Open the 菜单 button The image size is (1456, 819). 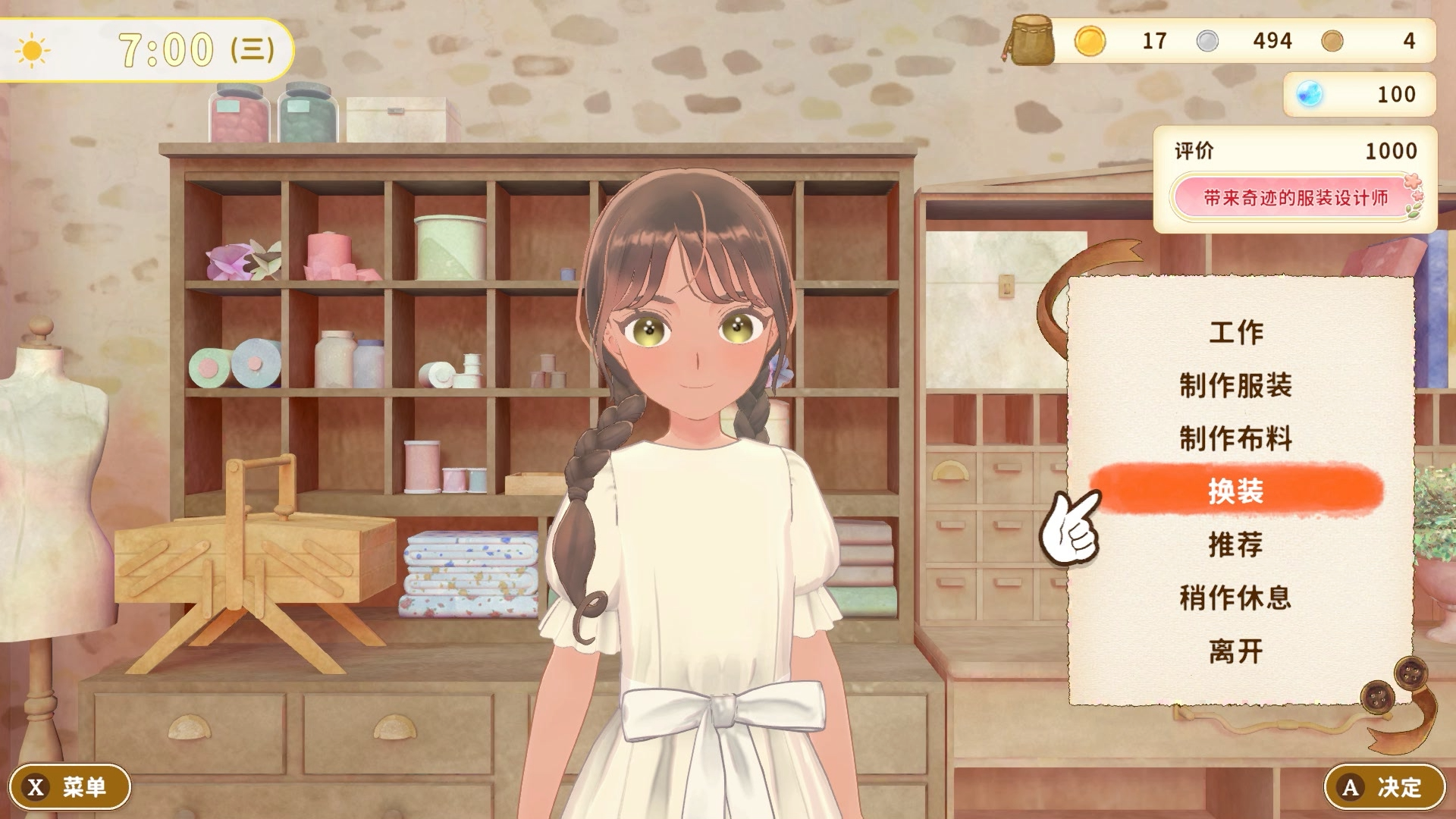(x=70, y=787)
